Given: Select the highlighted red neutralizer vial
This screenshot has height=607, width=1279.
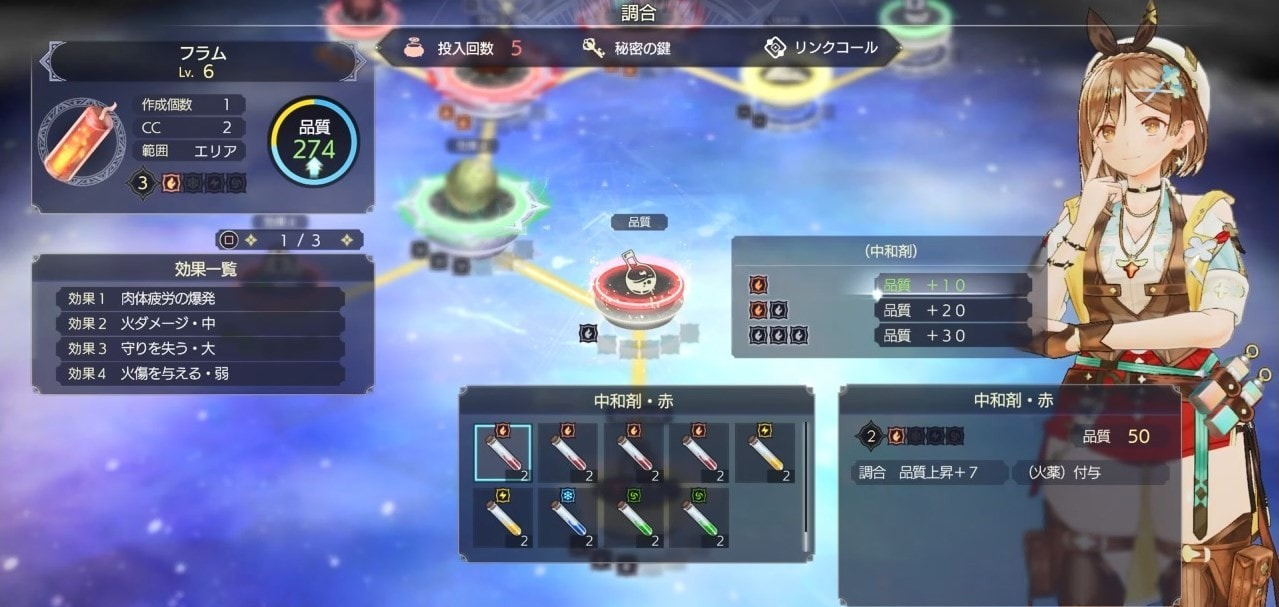Looking at the screenshot, I should click(503, 453).
